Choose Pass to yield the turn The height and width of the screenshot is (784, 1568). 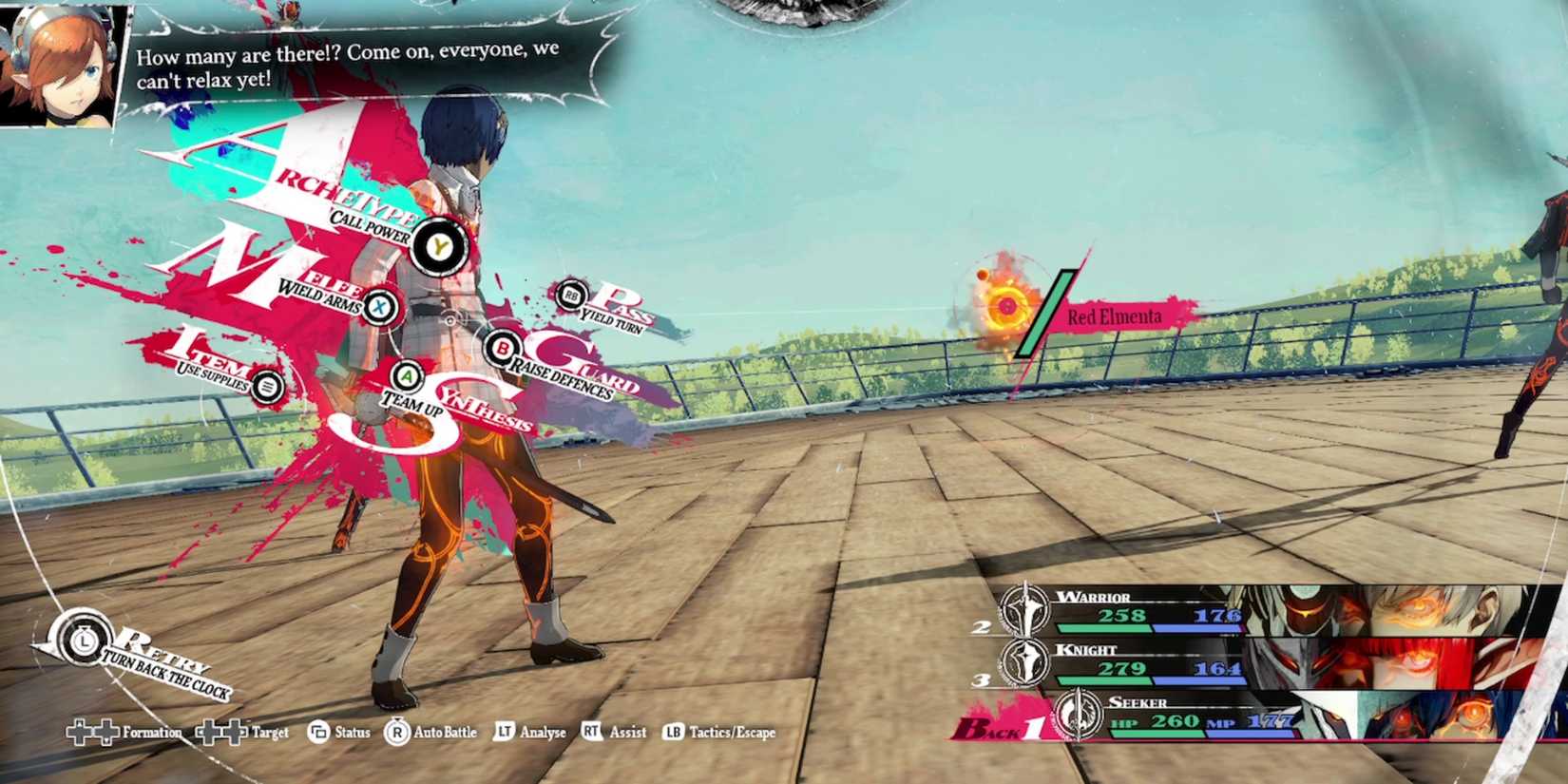pos(571,296)
